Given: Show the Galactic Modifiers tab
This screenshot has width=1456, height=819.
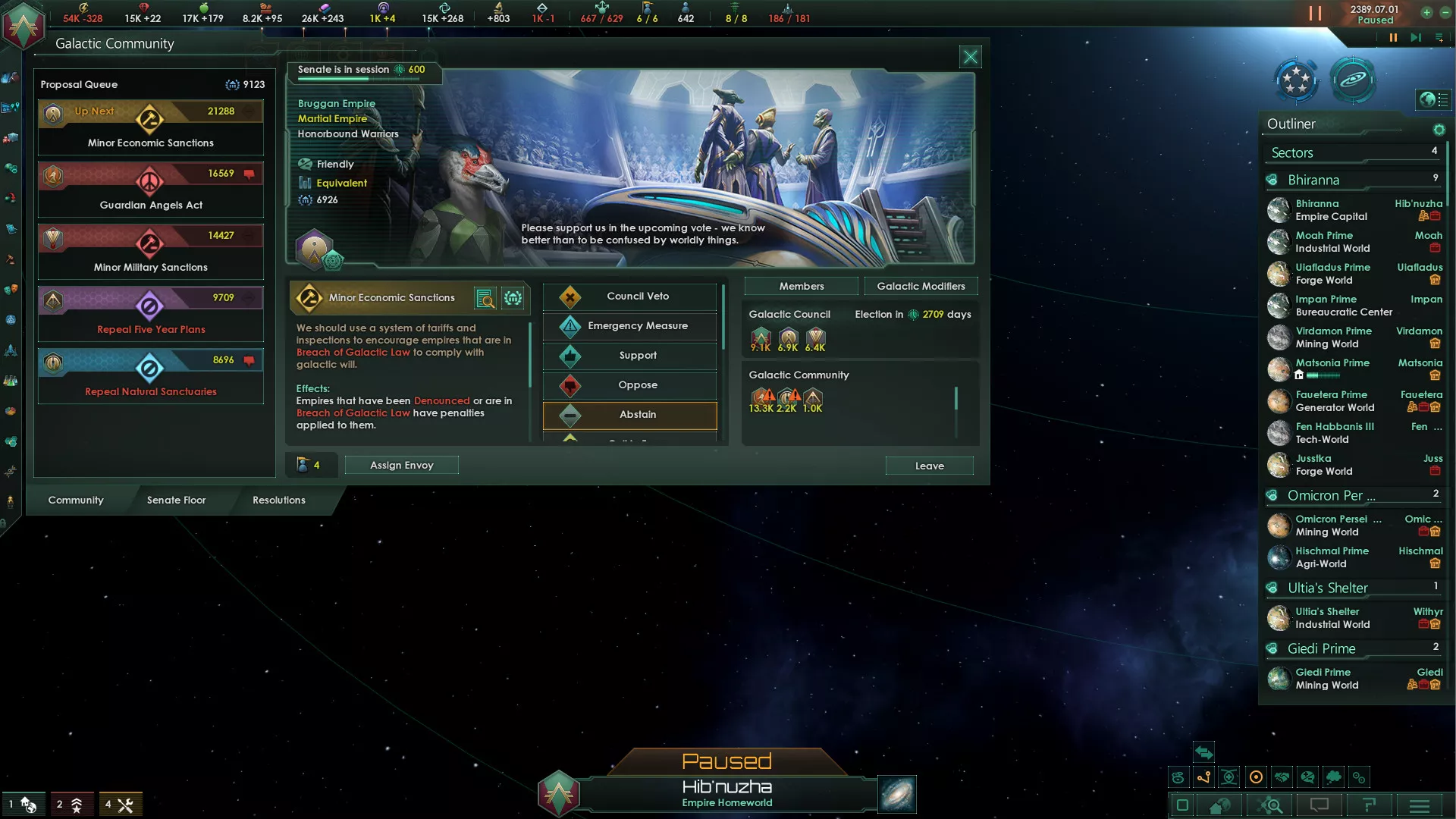Looking at the screenshot, I should pos(921,287).
